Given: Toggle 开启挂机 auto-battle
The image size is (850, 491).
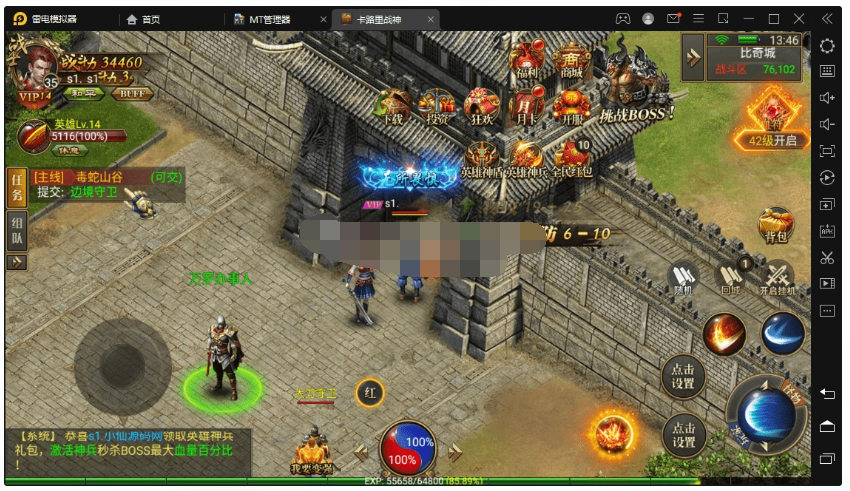Looking at the screenshot, I should [777, 275].
